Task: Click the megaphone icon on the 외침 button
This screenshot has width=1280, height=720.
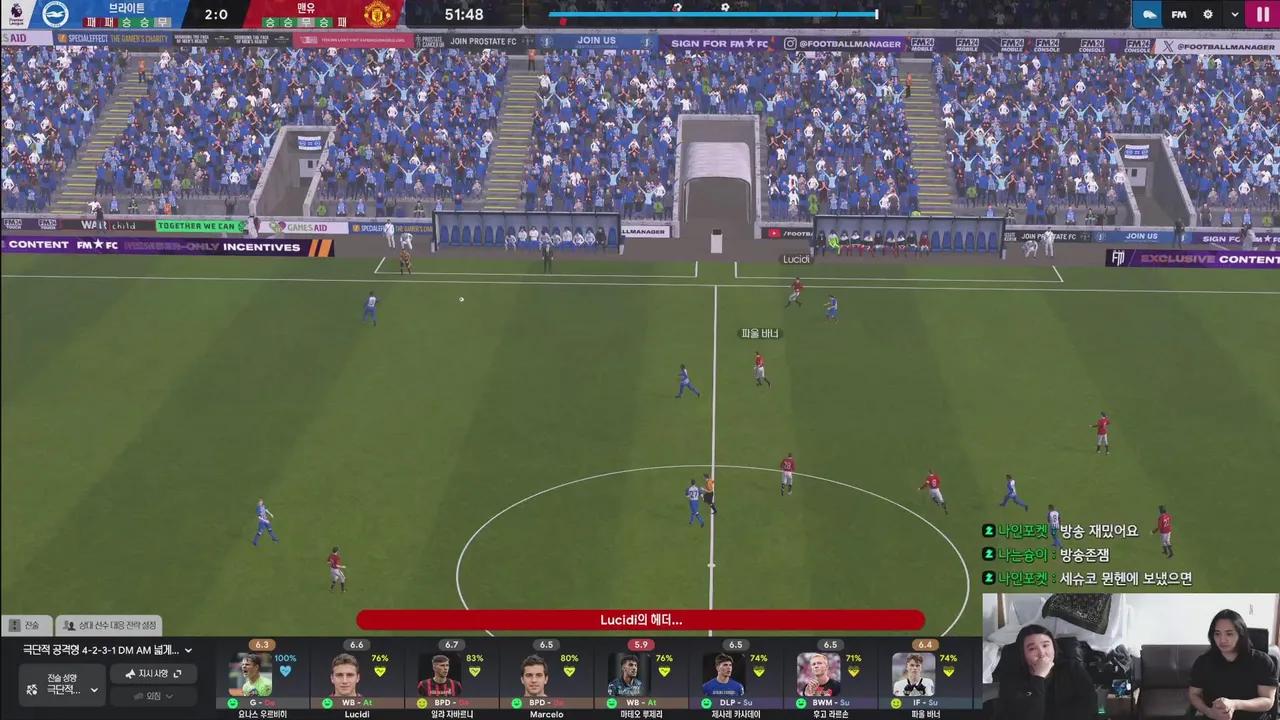Action: 139,697
